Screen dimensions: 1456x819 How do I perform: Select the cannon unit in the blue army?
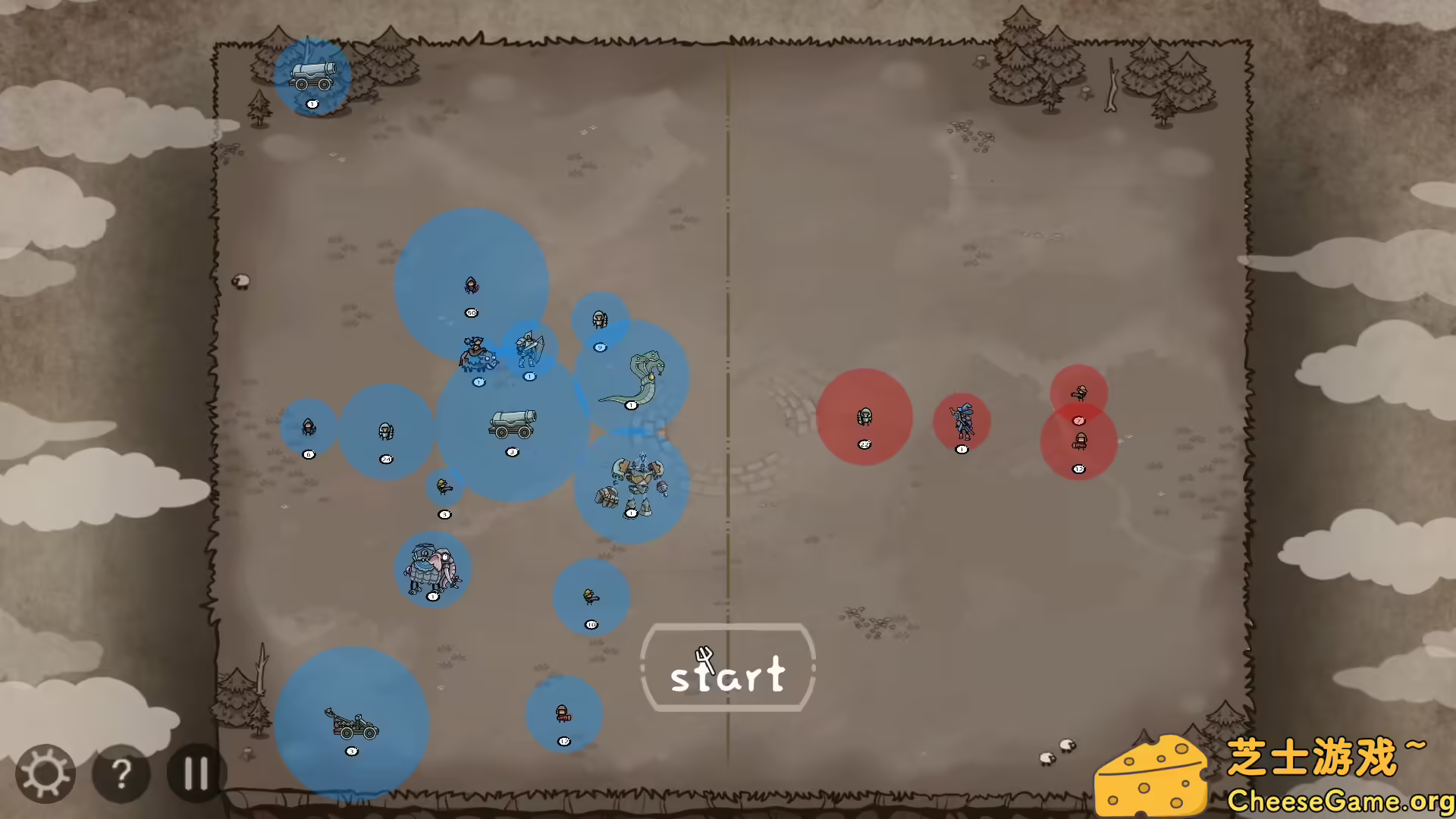coord(512,425)
